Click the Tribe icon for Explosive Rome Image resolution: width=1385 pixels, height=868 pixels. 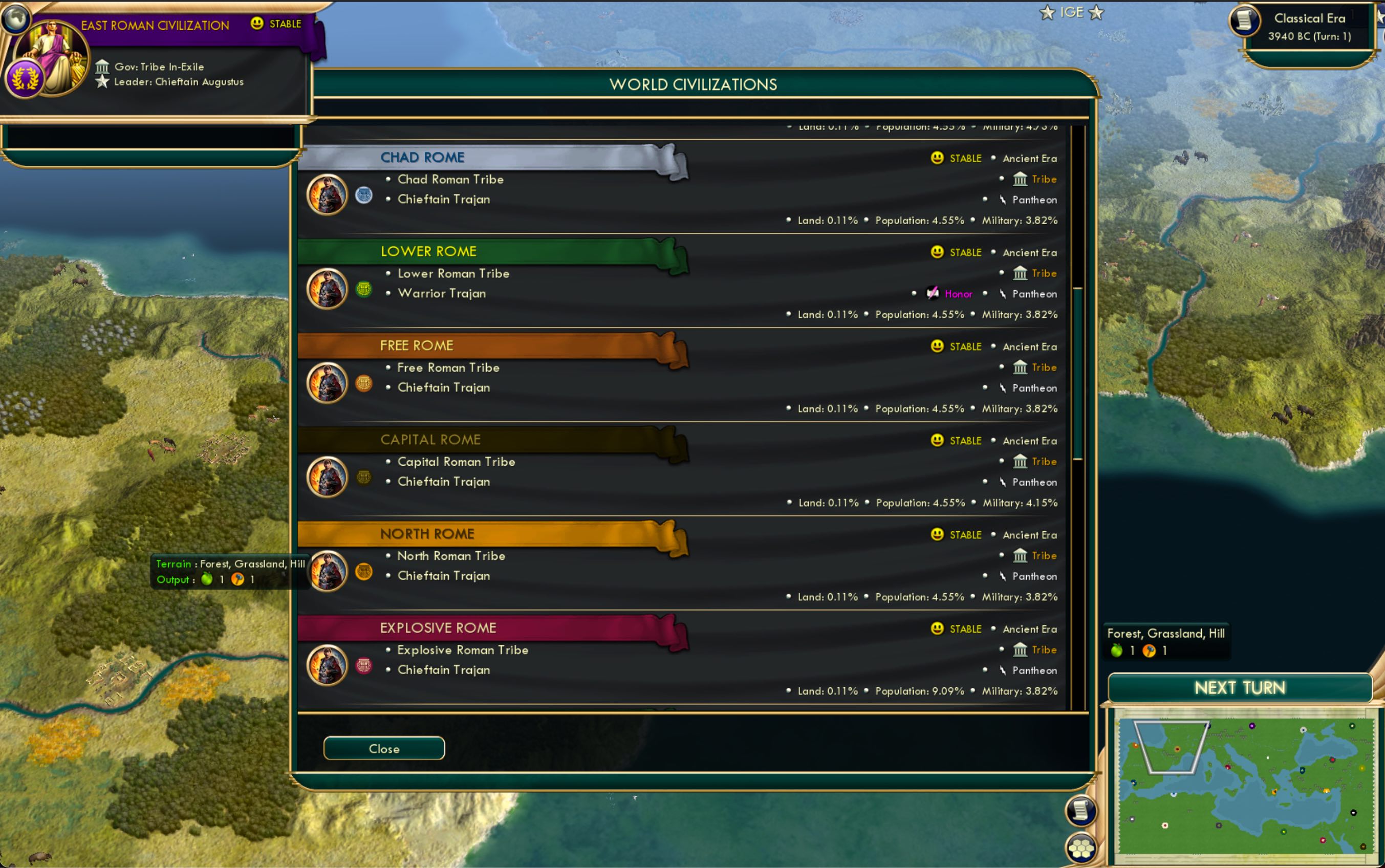(x=1020, y=650)
